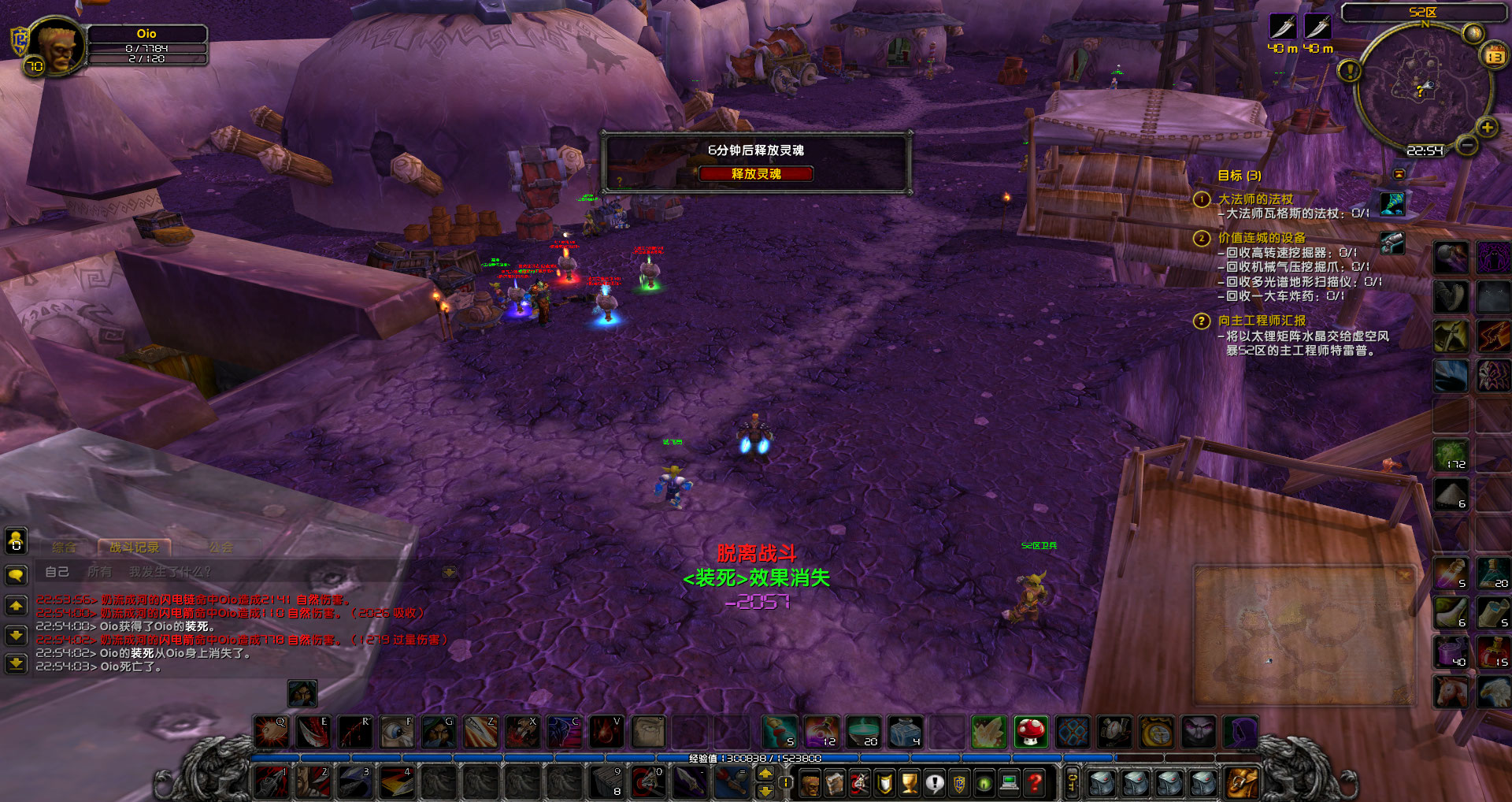Click the red 释放灵魂 release spirit button
Screen dimensions: 1512x802
point(755,174)
